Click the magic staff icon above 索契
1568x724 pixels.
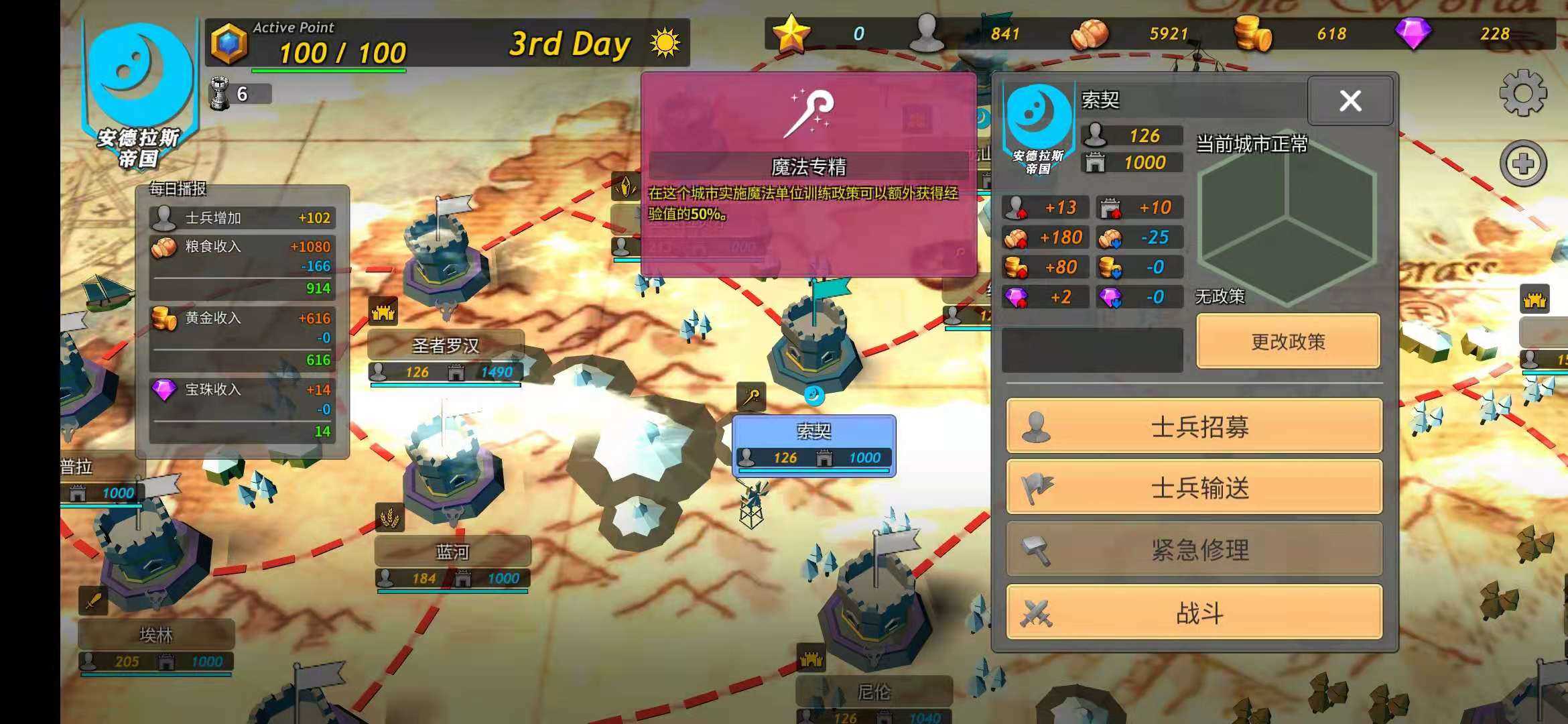click(751, 397)
